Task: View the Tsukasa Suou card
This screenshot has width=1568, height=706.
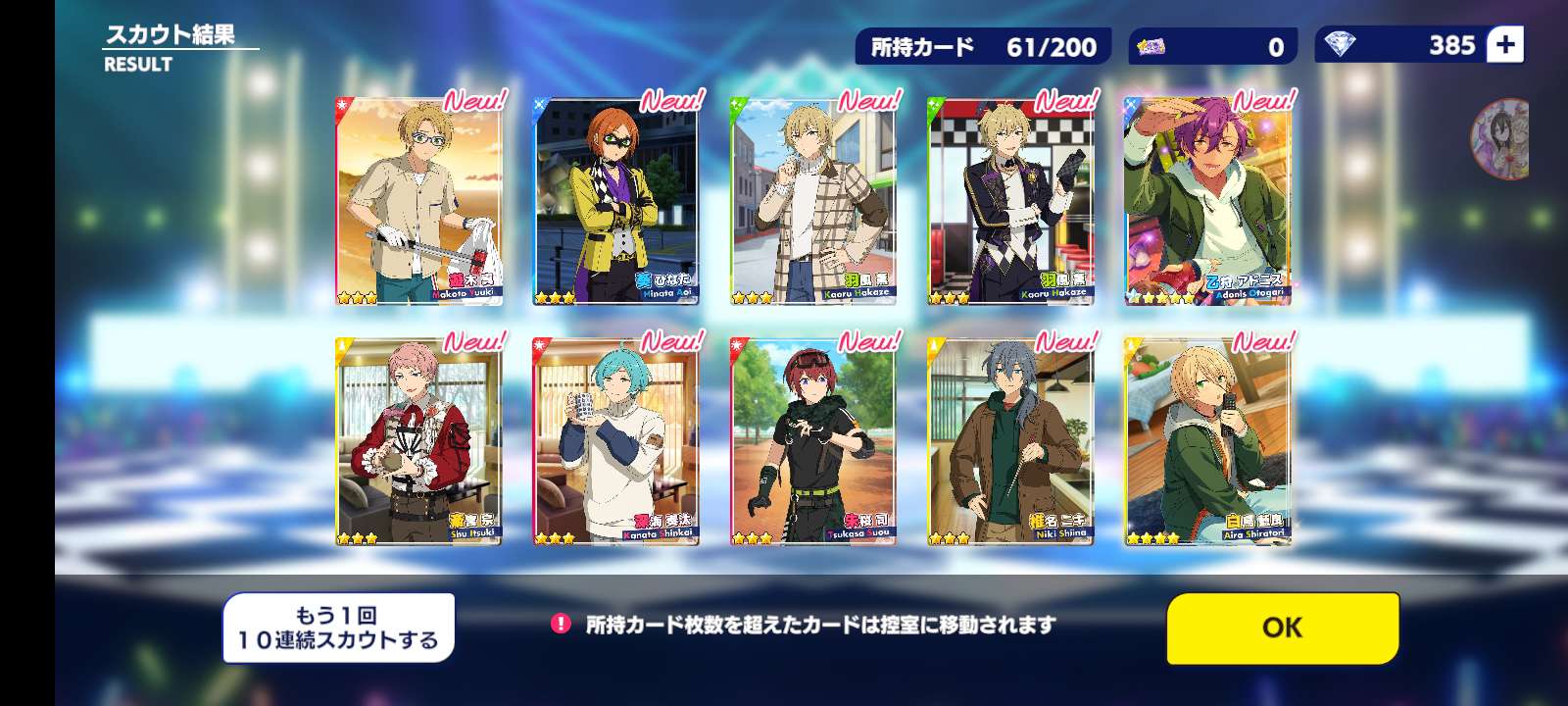Action: click(812, 442)
